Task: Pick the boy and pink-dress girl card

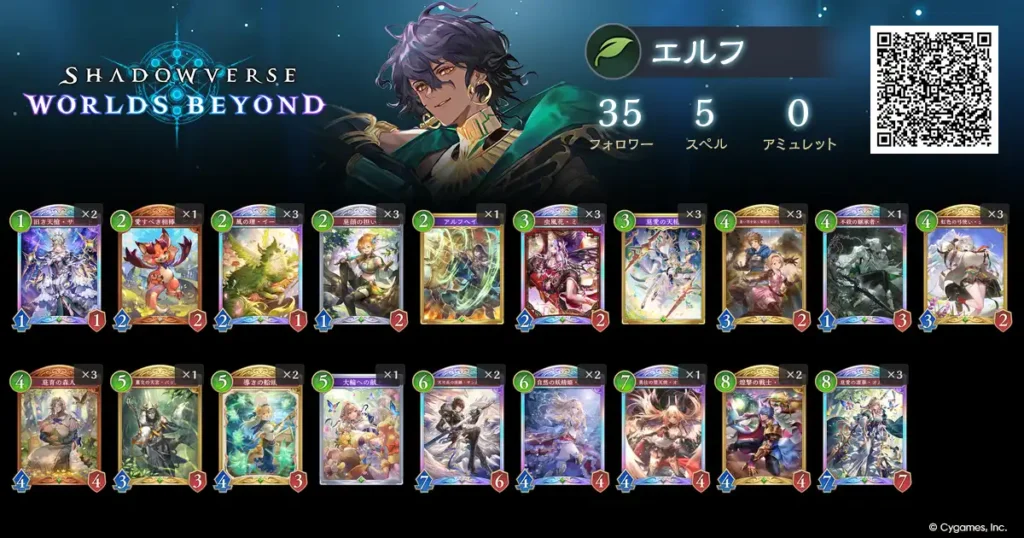Action: (763, 270)
